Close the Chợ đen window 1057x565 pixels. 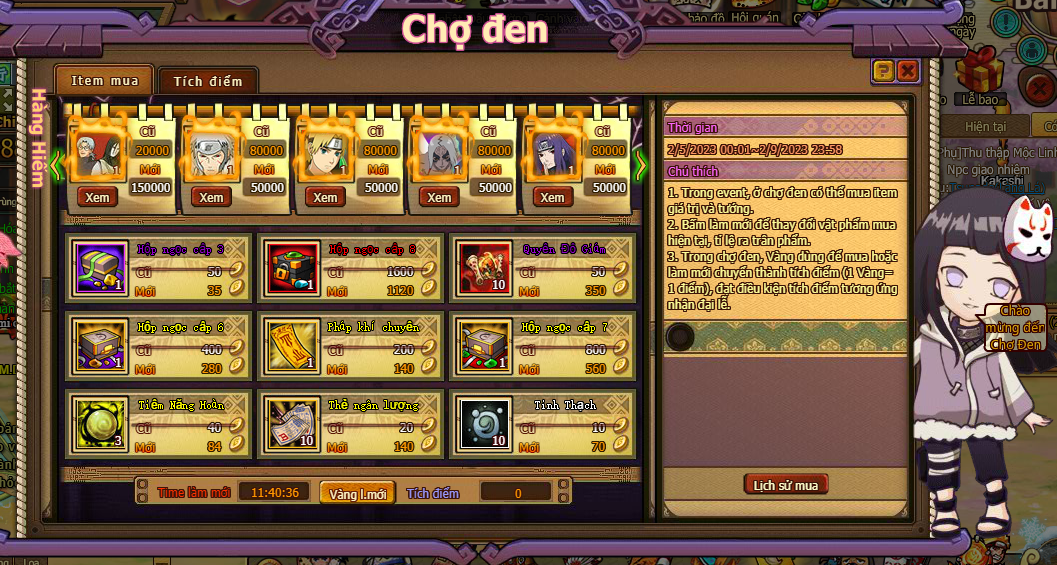coord(907,70)
